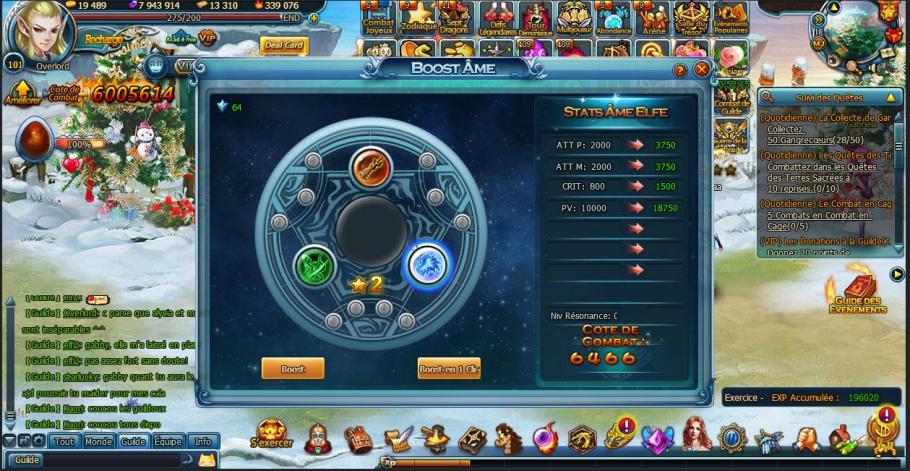
Task: Open the Deal Card offer
Action: [282, 45]
